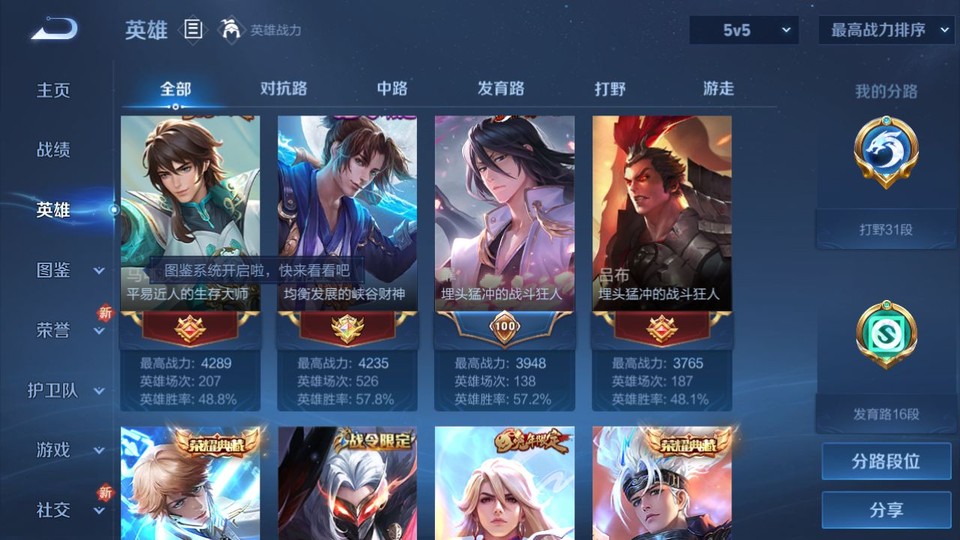
Task: Switch to the 对抗路 tab
Action: [284, 88]
